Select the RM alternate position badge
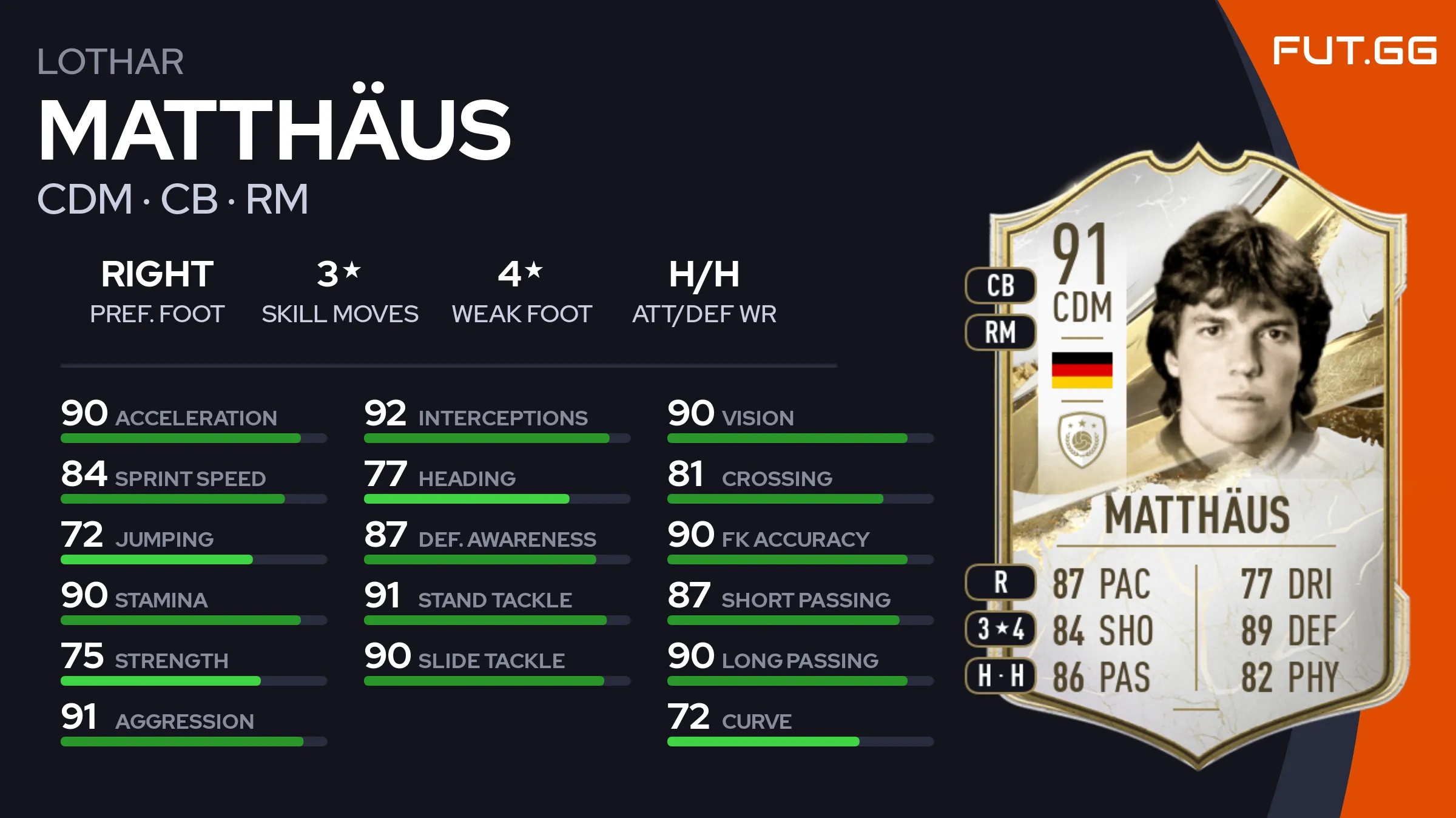The height and width of the screenshot is (818, 1456). point(1000,333)
